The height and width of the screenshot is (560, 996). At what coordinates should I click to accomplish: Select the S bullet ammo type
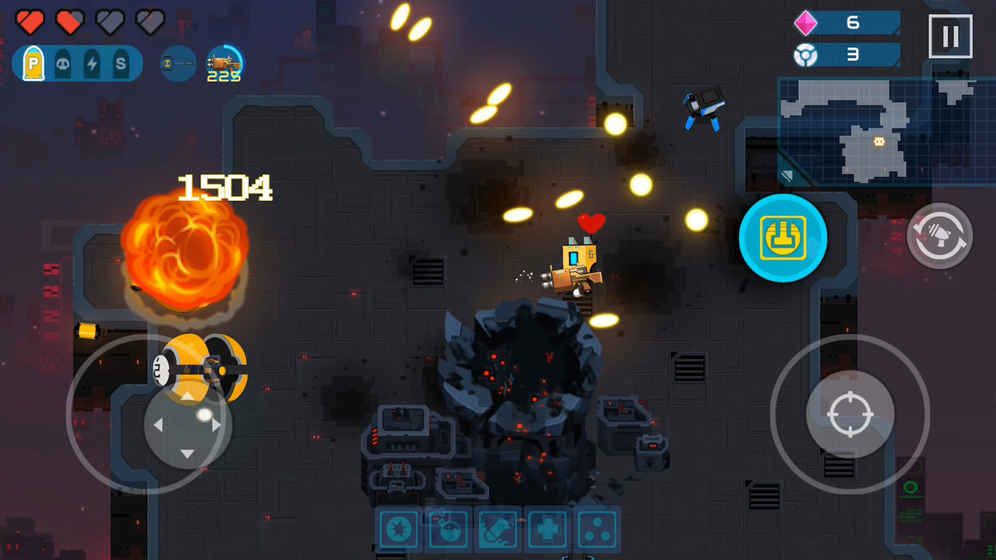pos(120,63)
